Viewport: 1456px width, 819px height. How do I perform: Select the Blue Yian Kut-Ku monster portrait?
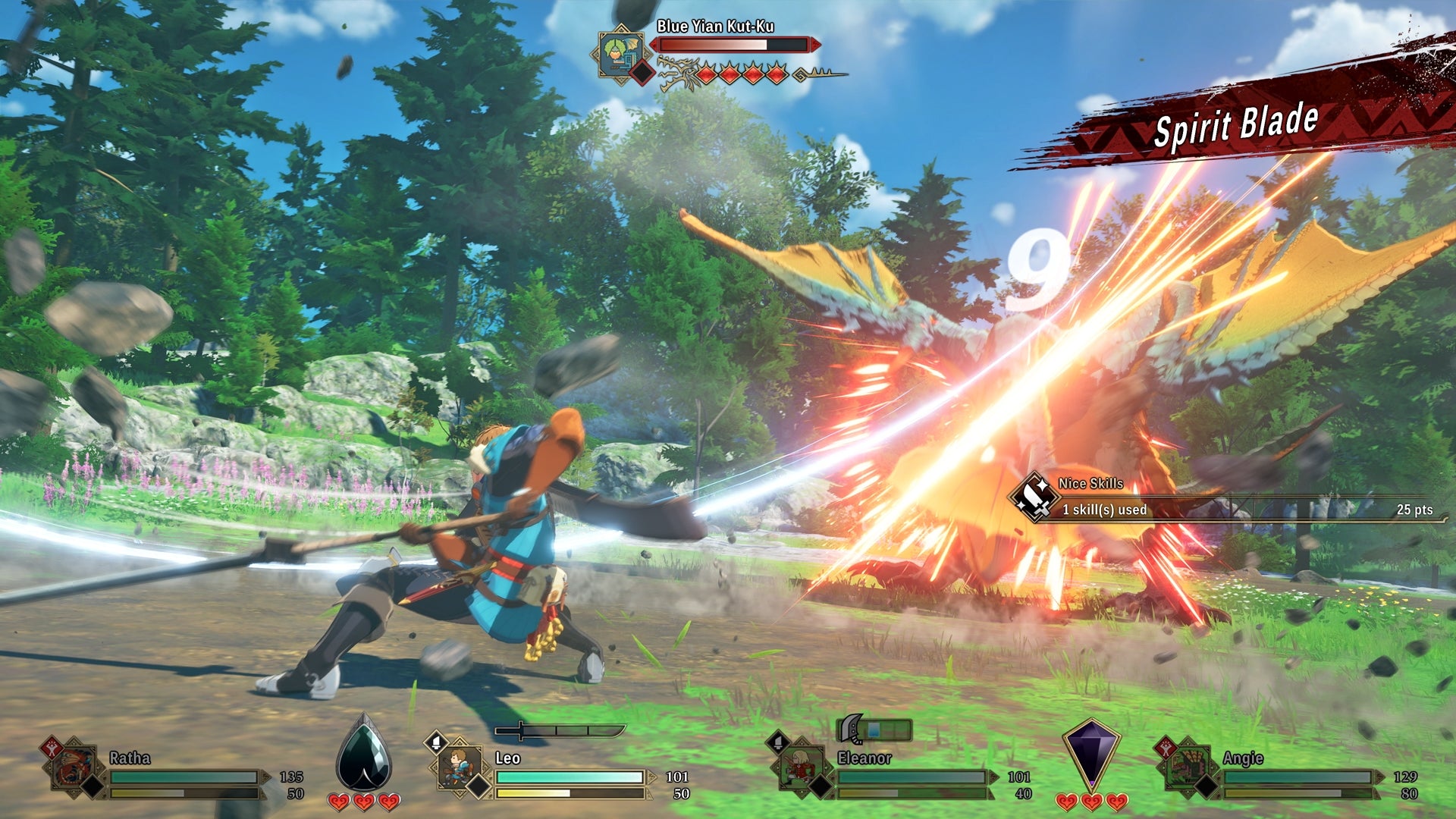620,55
